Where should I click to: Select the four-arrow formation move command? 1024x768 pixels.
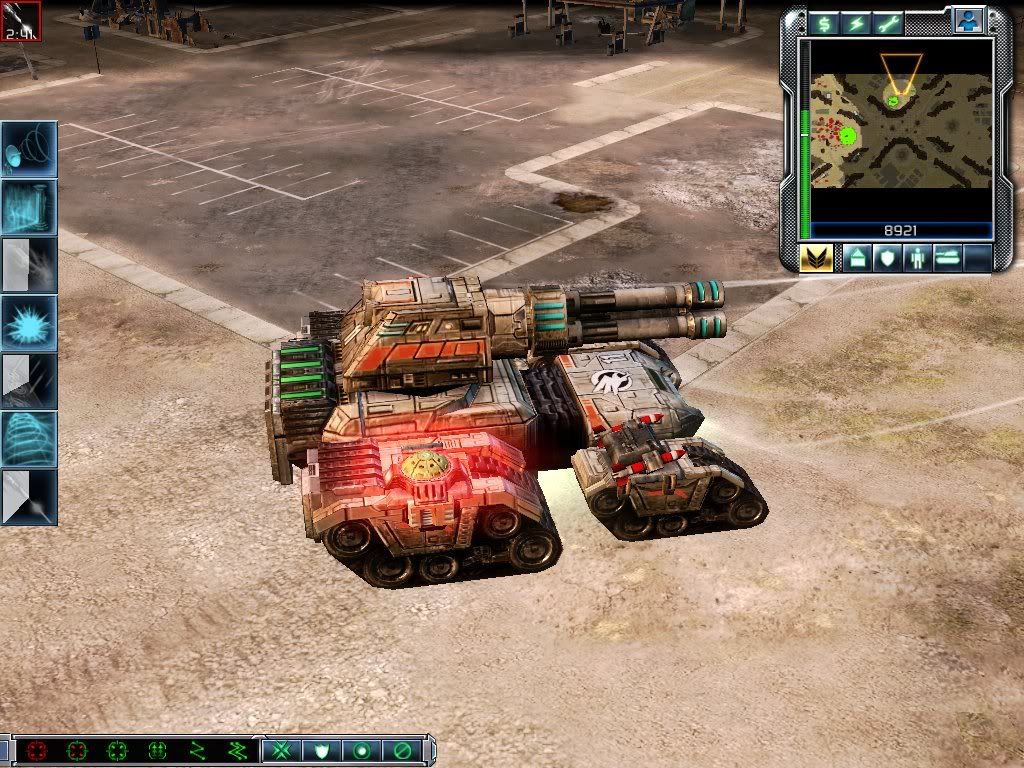coord(157,750)
